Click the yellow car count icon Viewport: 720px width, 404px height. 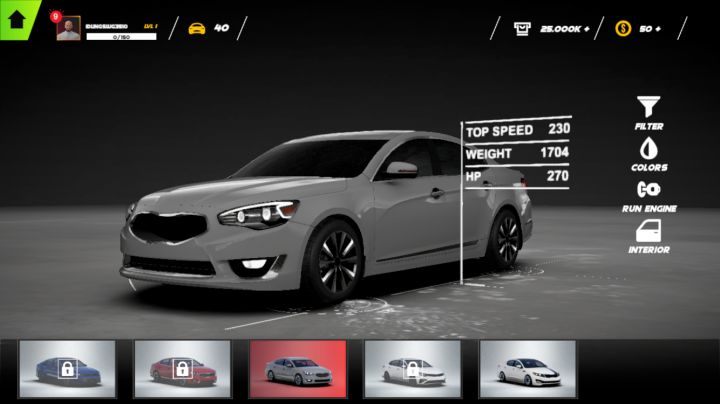click(197, 28)
